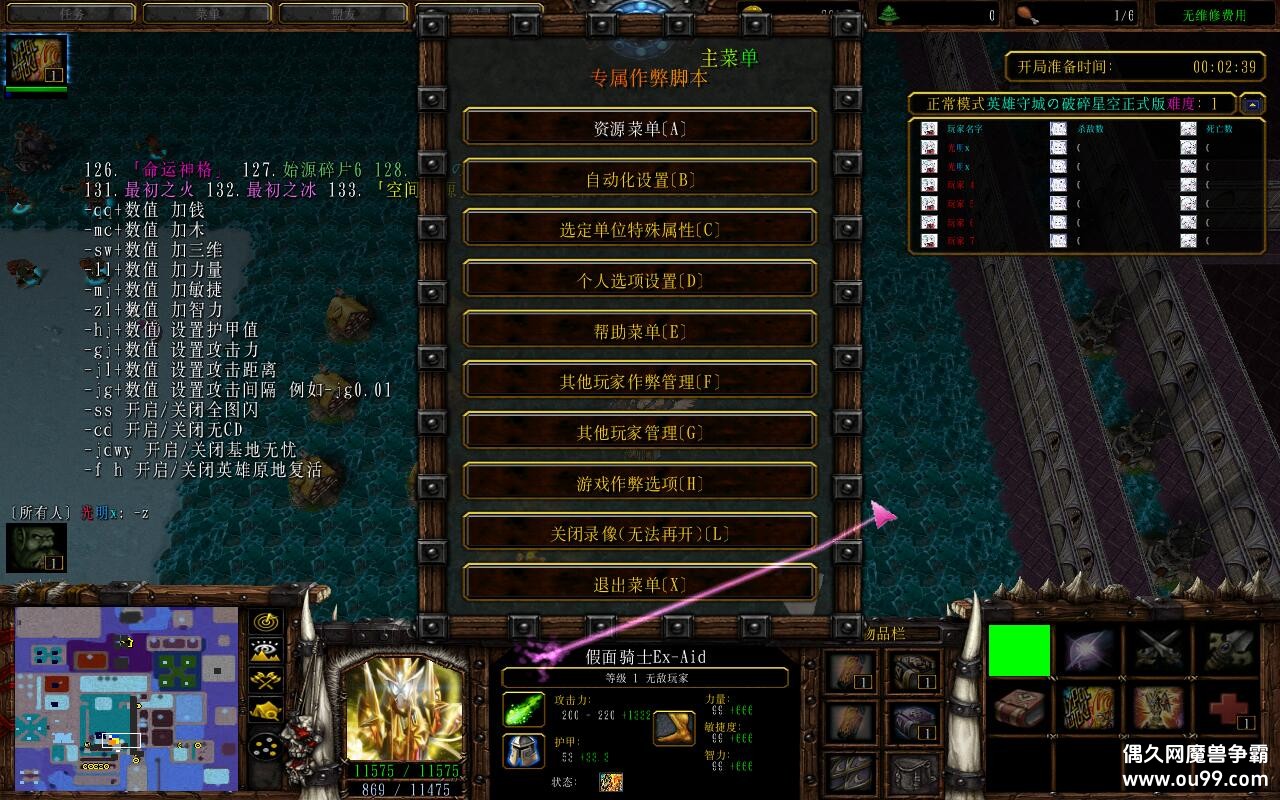Toggle the terrain eye view on the minimap

(264, 651)
